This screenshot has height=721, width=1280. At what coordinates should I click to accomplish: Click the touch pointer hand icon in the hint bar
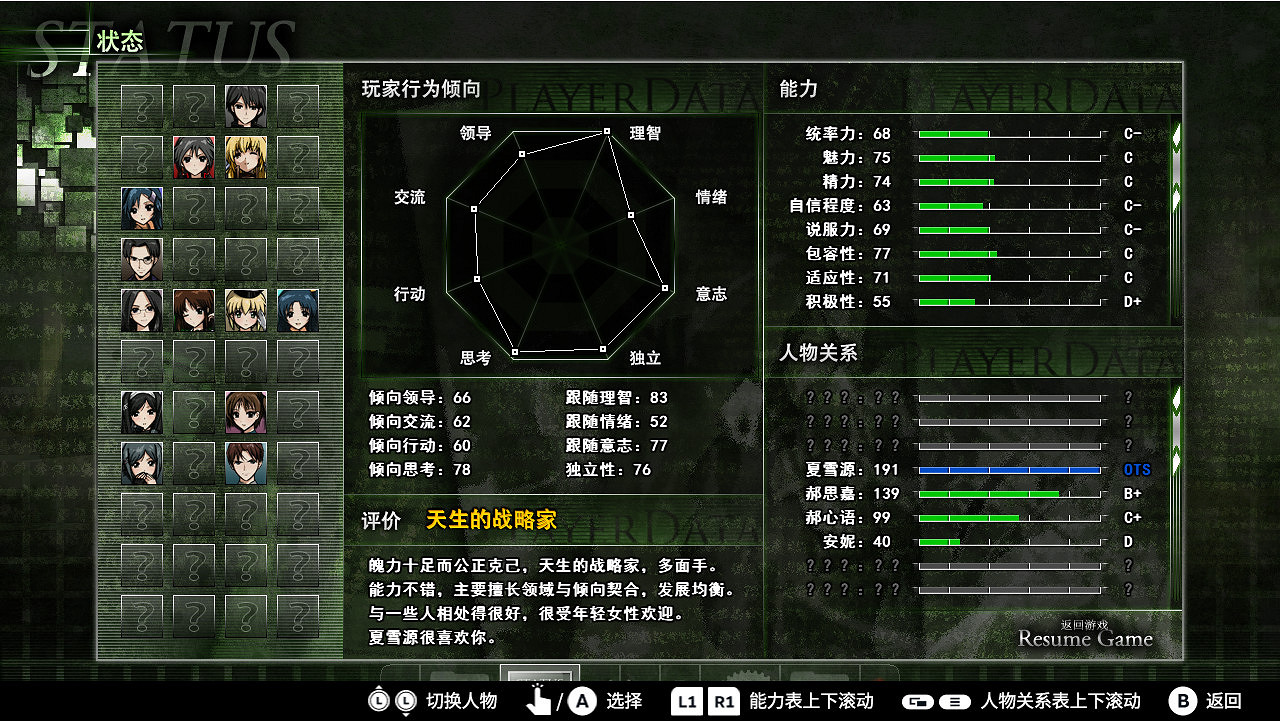coord(540,700)
